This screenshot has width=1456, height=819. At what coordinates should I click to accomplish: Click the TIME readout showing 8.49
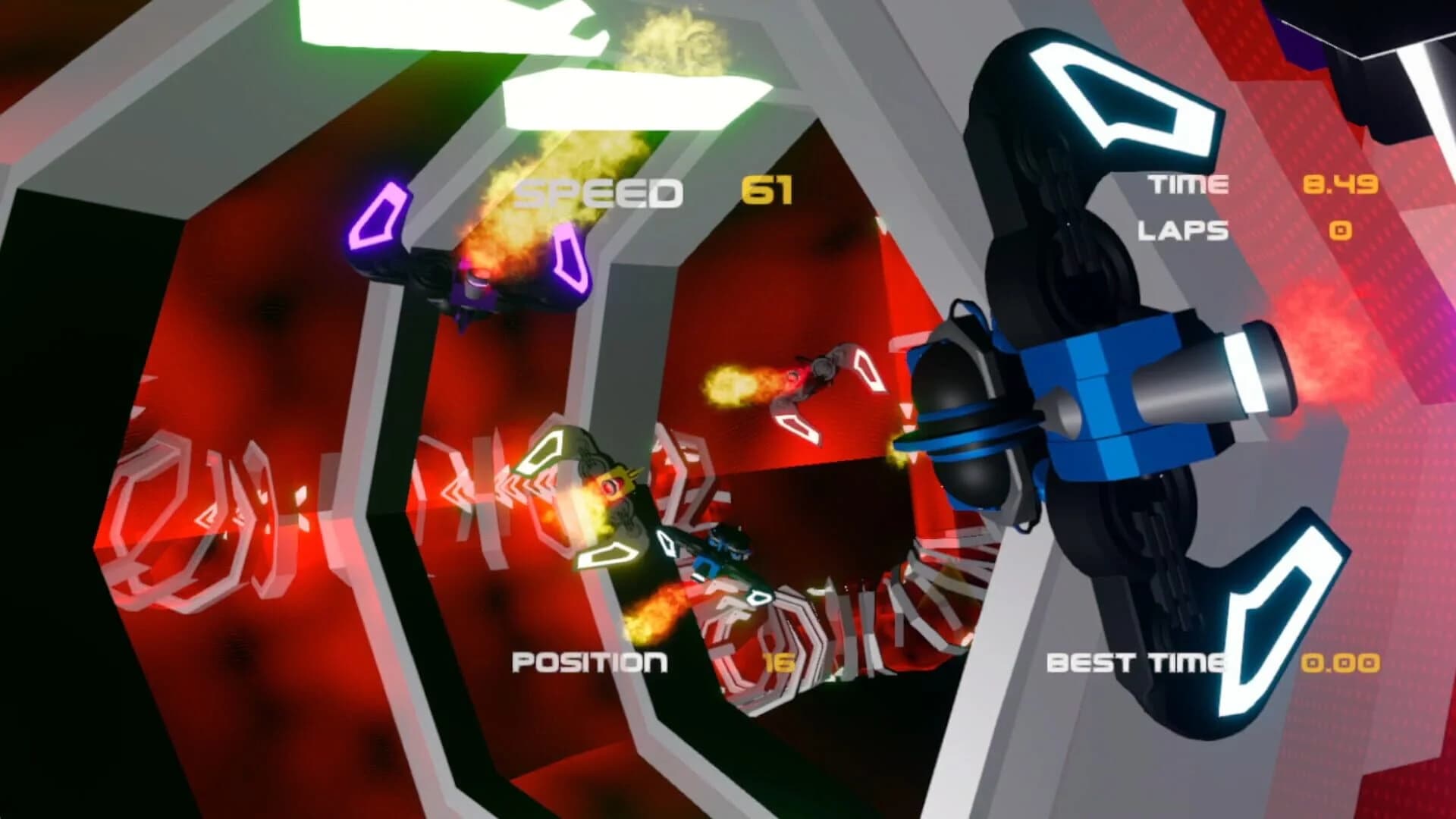pyautogui.click(x=1342, y=182)
